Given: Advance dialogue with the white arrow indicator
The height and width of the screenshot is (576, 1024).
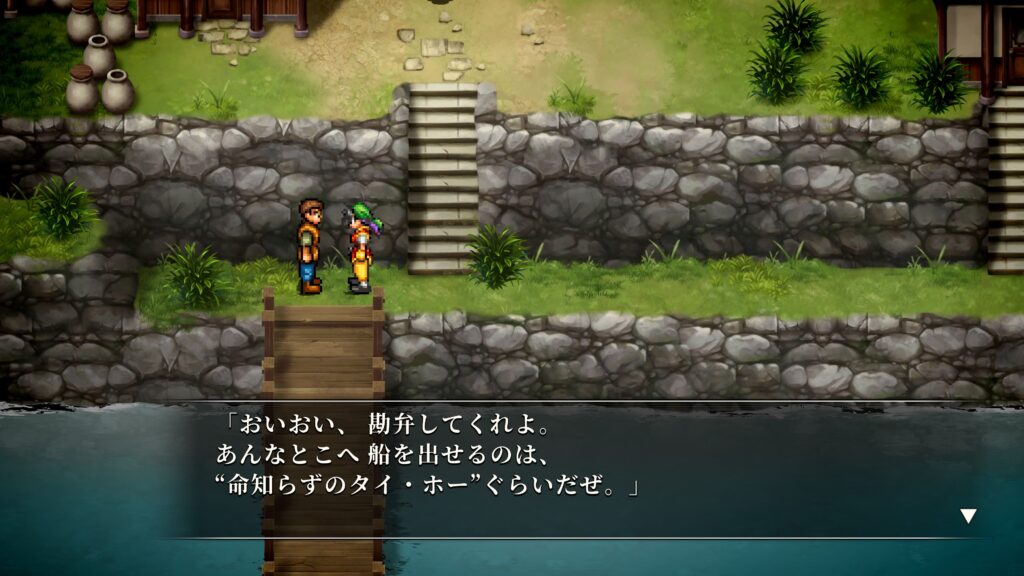Looking at the screenshot, I should tap(968, 516).
